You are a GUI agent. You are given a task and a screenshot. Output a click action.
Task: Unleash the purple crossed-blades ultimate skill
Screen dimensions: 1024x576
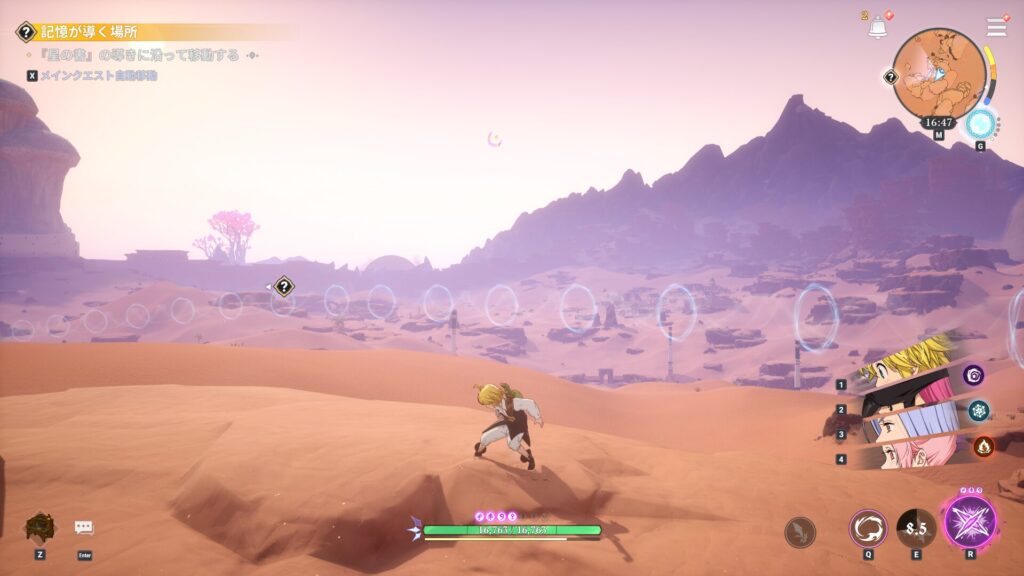[969, 522]
